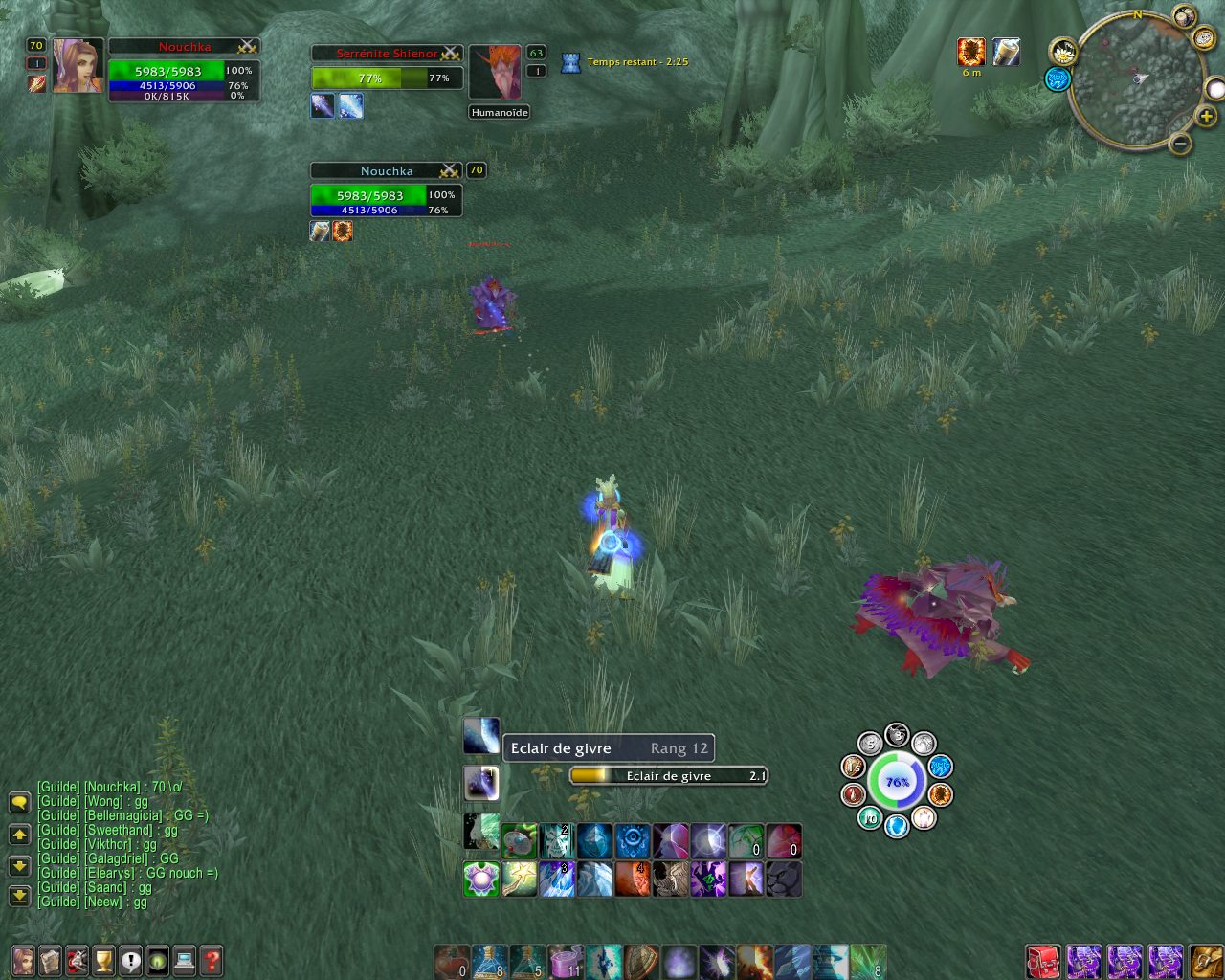This screenshot has width=1225, height=980.
Task: Use the pink bandage roll item
Action: [565, 961]
